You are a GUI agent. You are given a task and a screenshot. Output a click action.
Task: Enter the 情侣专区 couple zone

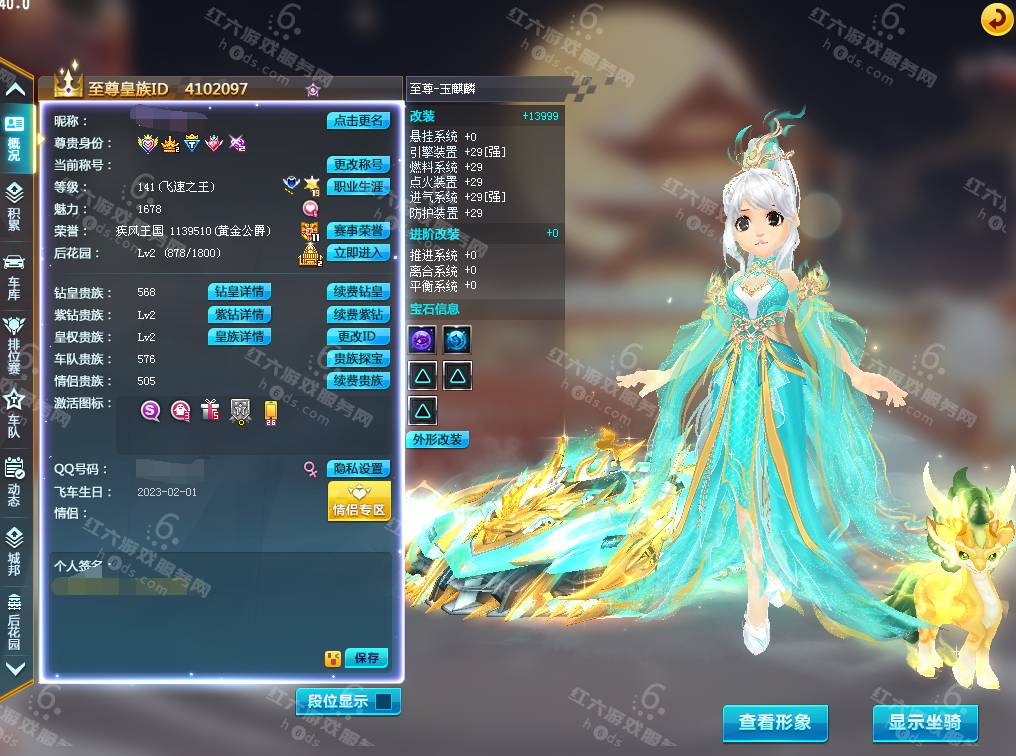358,501
